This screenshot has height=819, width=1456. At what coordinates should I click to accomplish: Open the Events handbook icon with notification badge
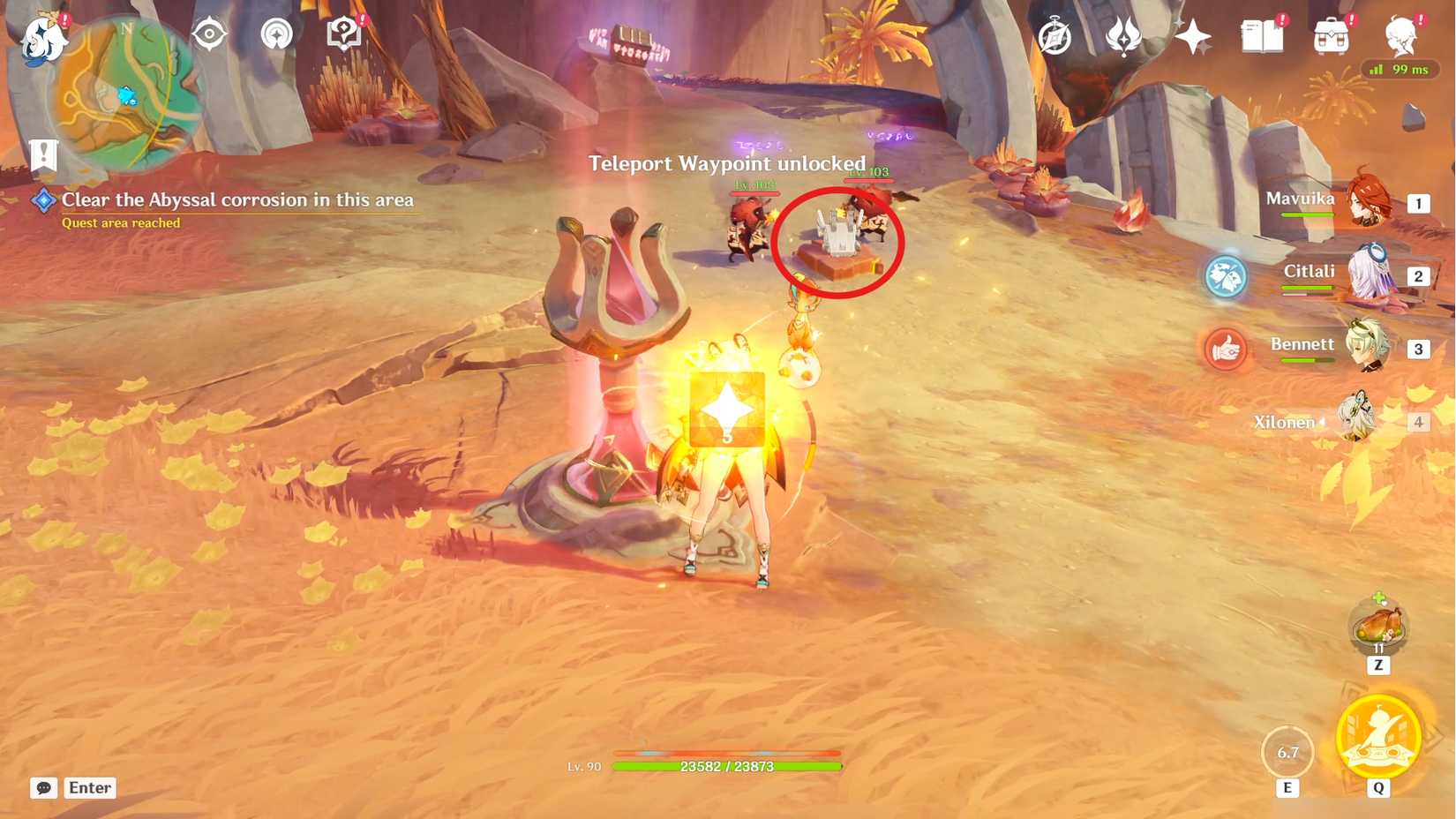pos(342,33)
